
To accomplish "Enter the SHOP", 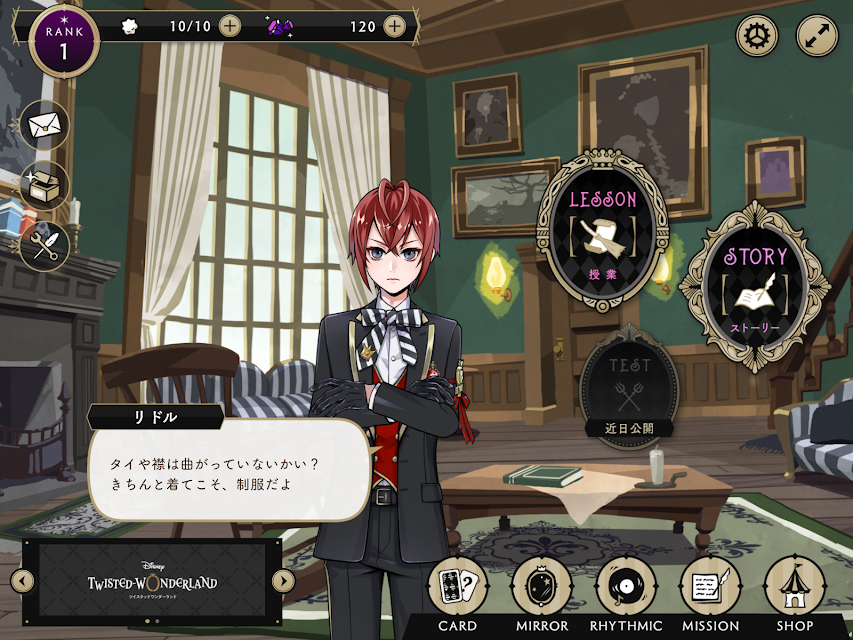I will tap(795, 588).
